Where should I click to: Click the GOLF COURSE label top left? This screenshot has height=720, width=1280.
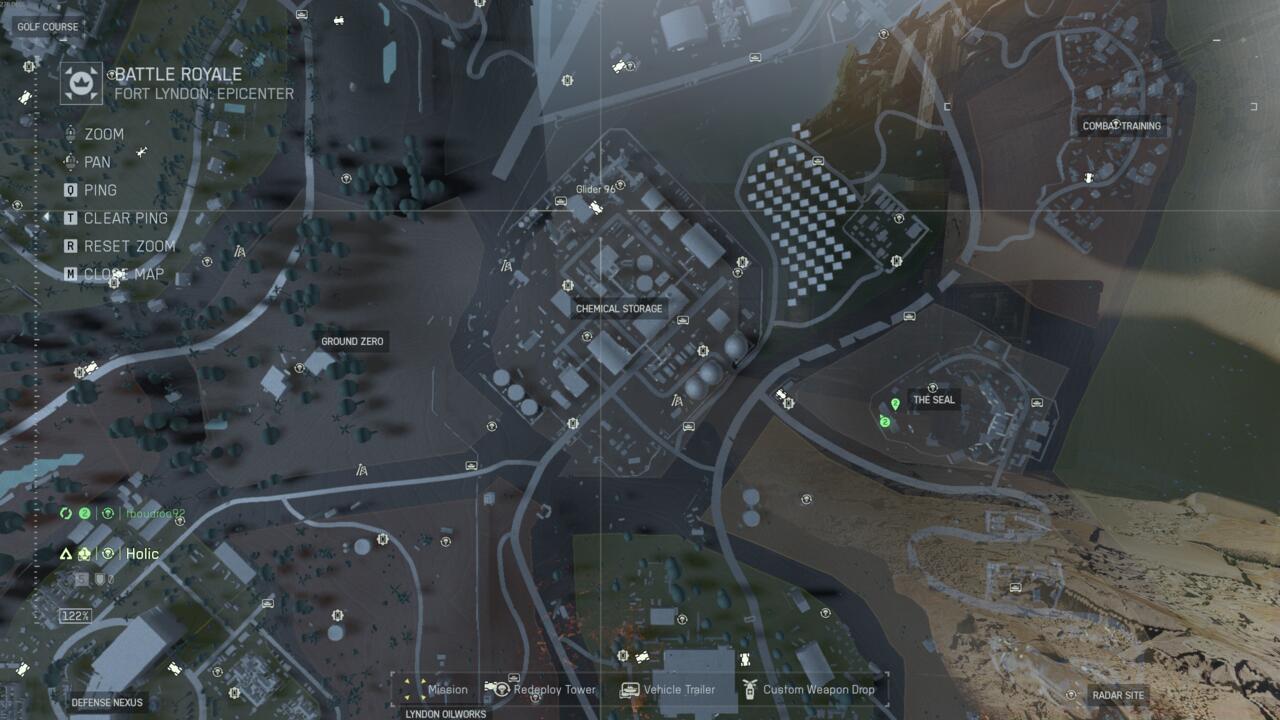click(46, 26)
